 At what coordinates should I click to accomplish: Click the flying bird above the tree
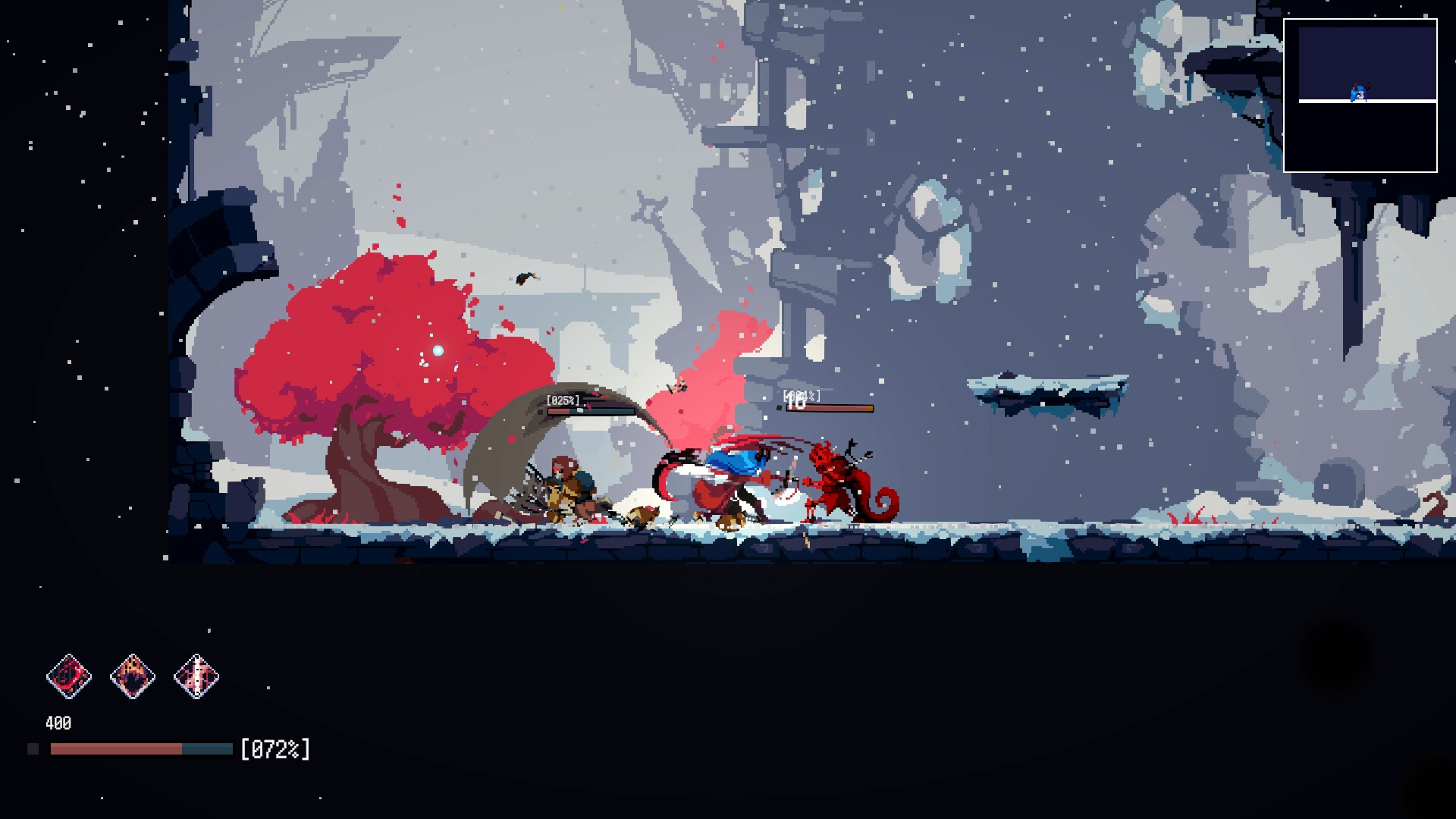[526, 280]
